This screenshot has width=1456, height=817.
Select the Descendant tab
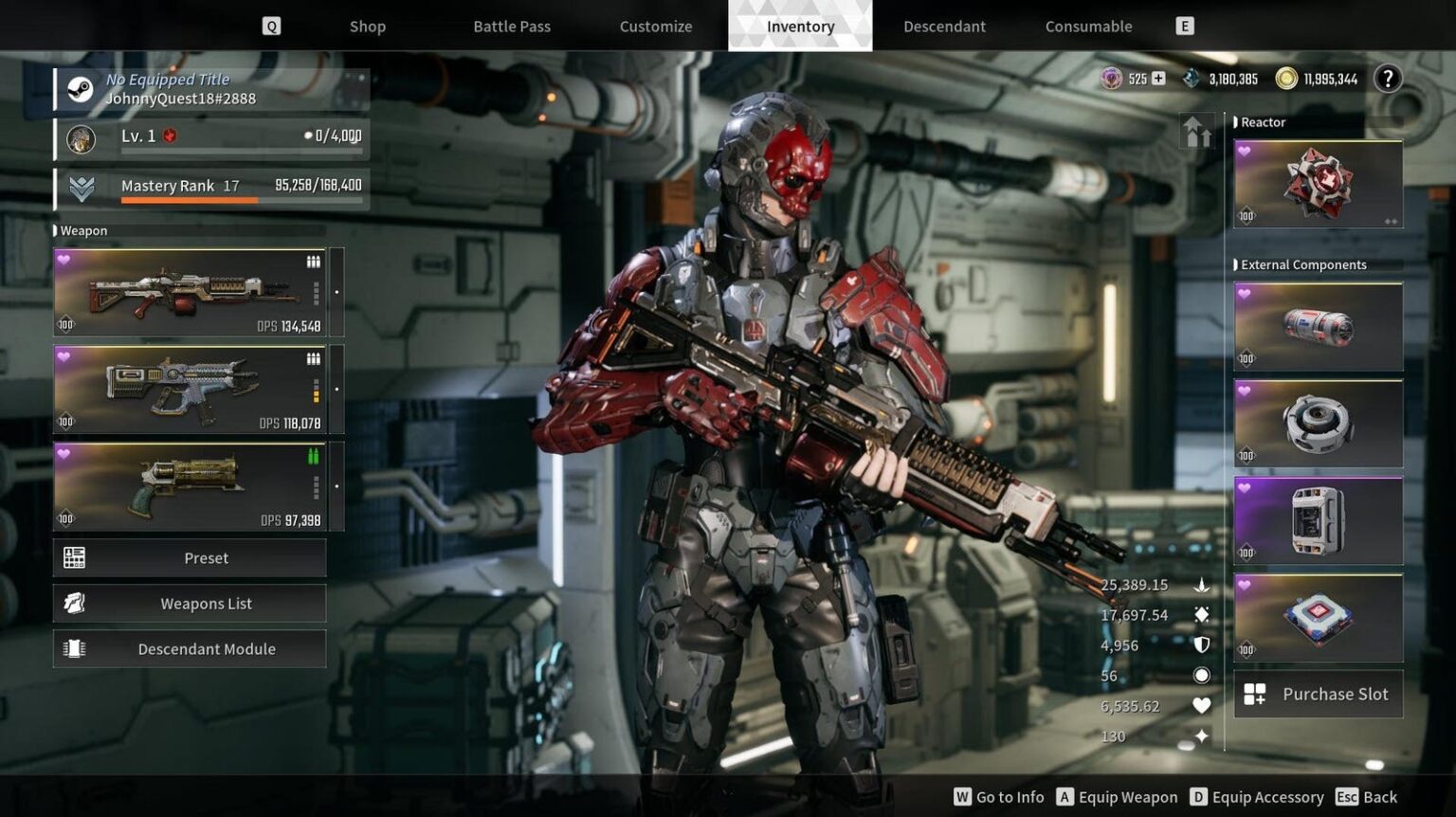click(944, 27)
